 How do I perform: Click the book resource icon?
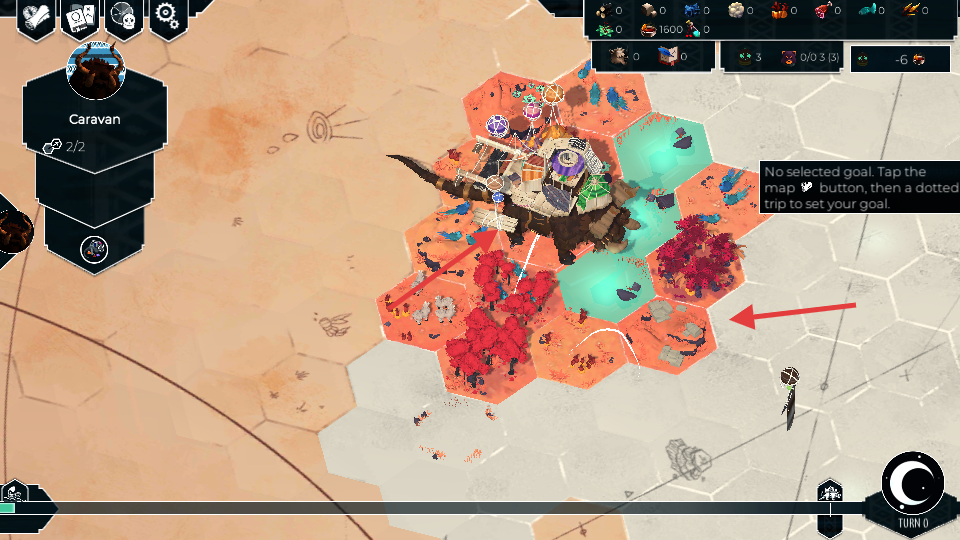pos(669,57)
